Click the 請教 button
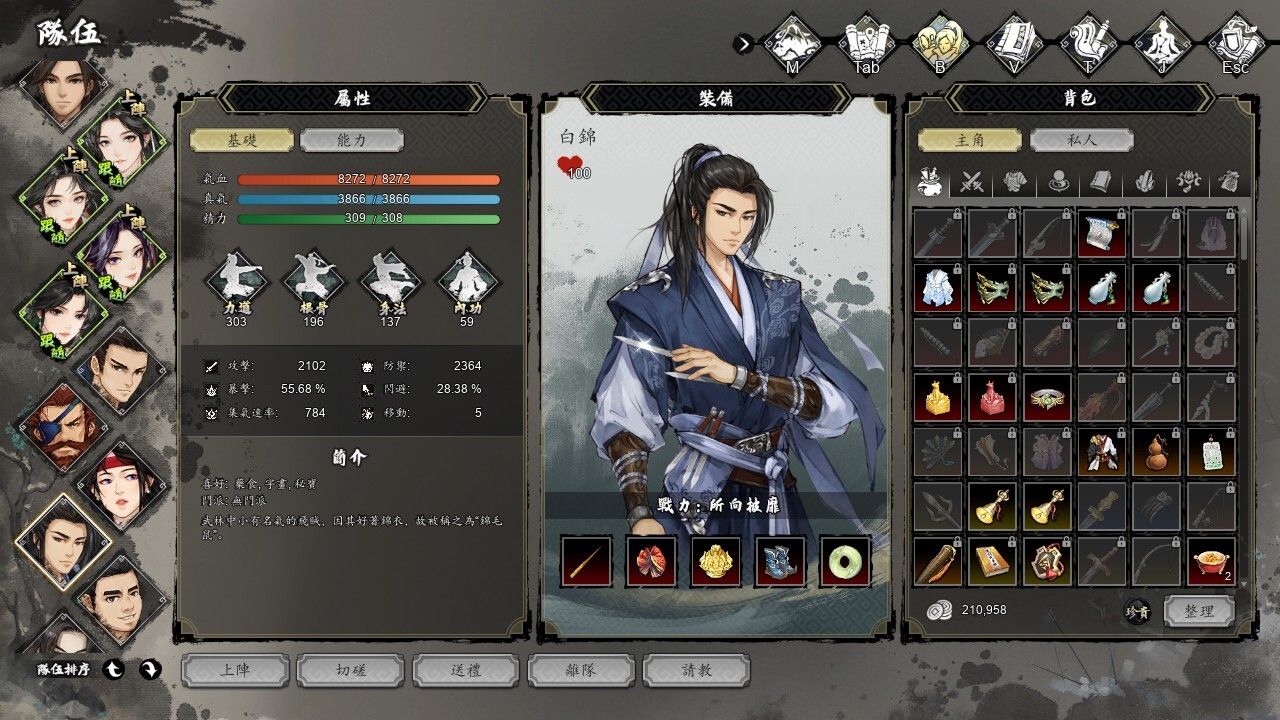1280x720 pixels. [696, 670]
